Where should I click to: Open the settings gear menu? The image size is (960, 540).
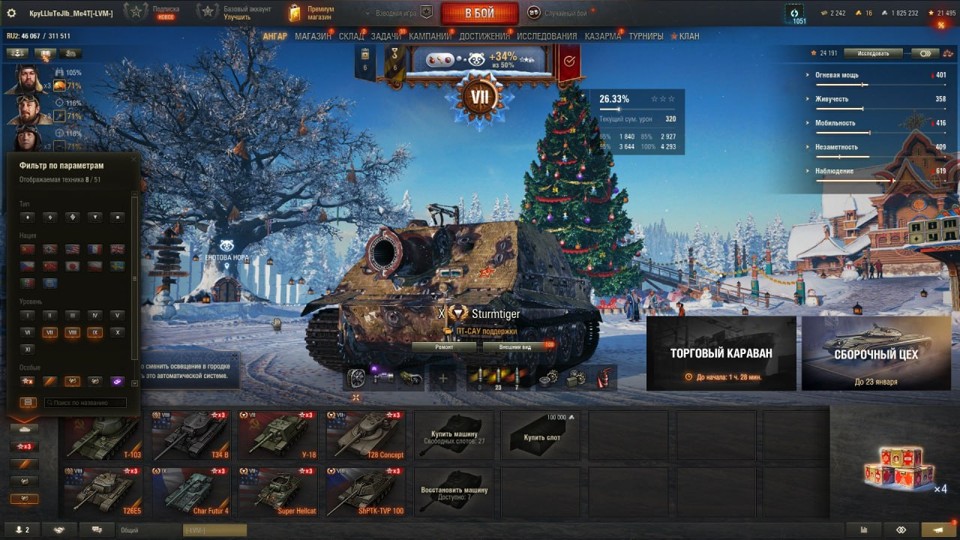pos(12,13)
